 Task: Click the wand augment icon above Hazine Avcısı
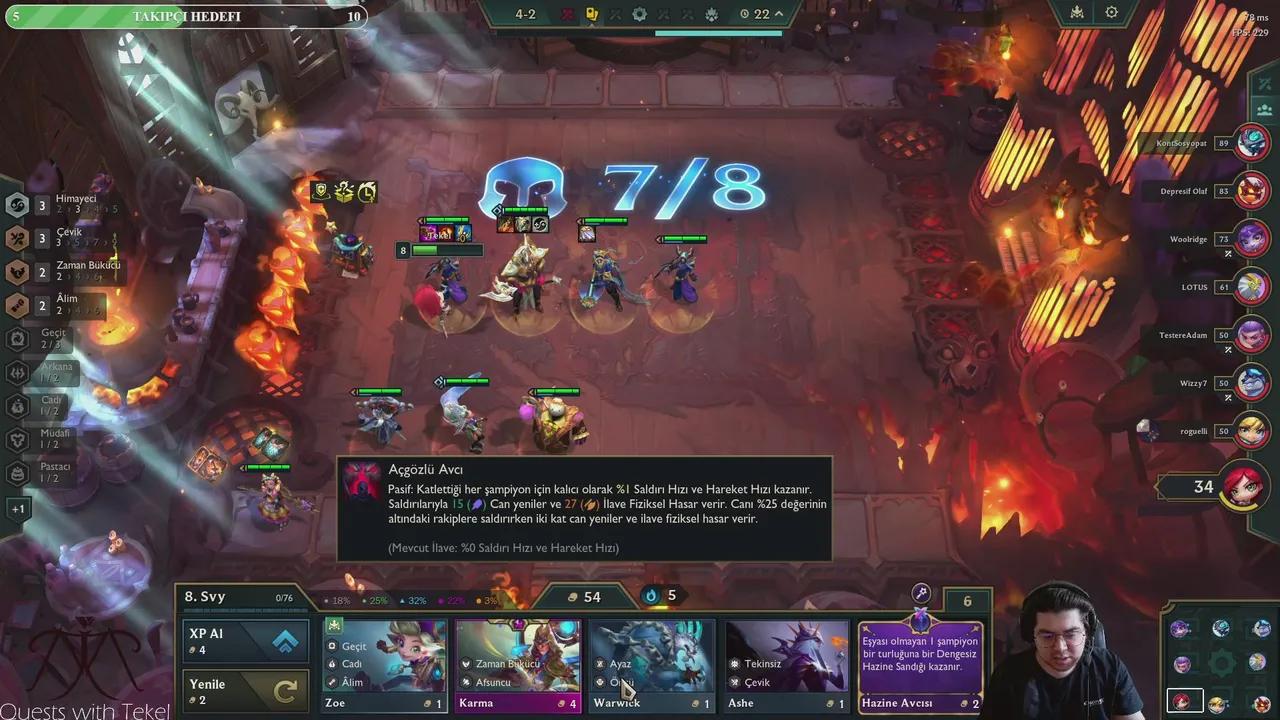[x=920, y=592]
